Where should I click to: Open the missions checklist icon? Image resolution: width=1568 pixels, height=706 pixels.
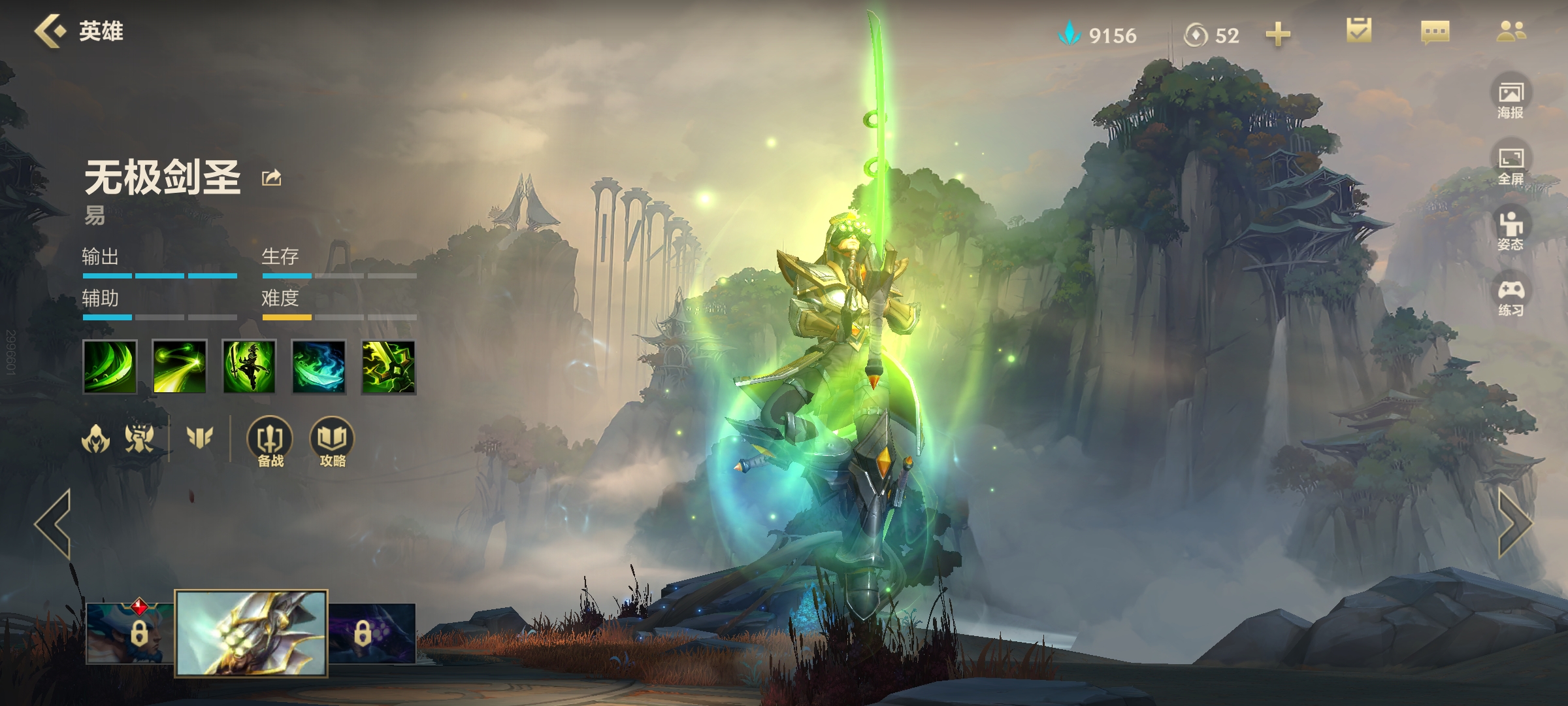(x=1359, y=31)
